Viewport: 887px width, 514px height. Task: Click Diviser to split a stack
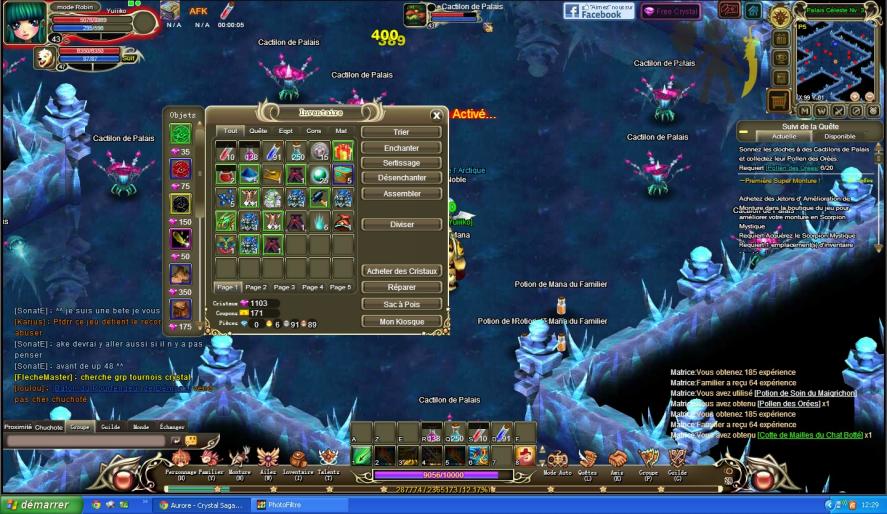[401, 224]
